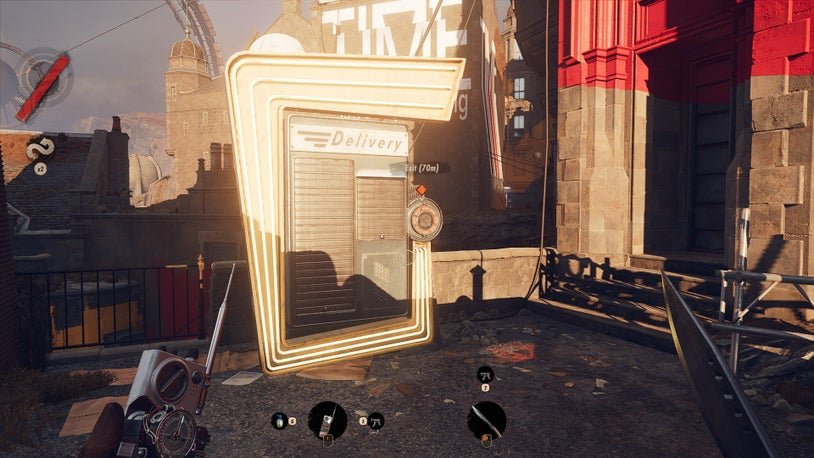The height and width of the screenshot is (458, 814).
Task: Click the Reprise infinity symbol icon
Action: click(41, 149)
